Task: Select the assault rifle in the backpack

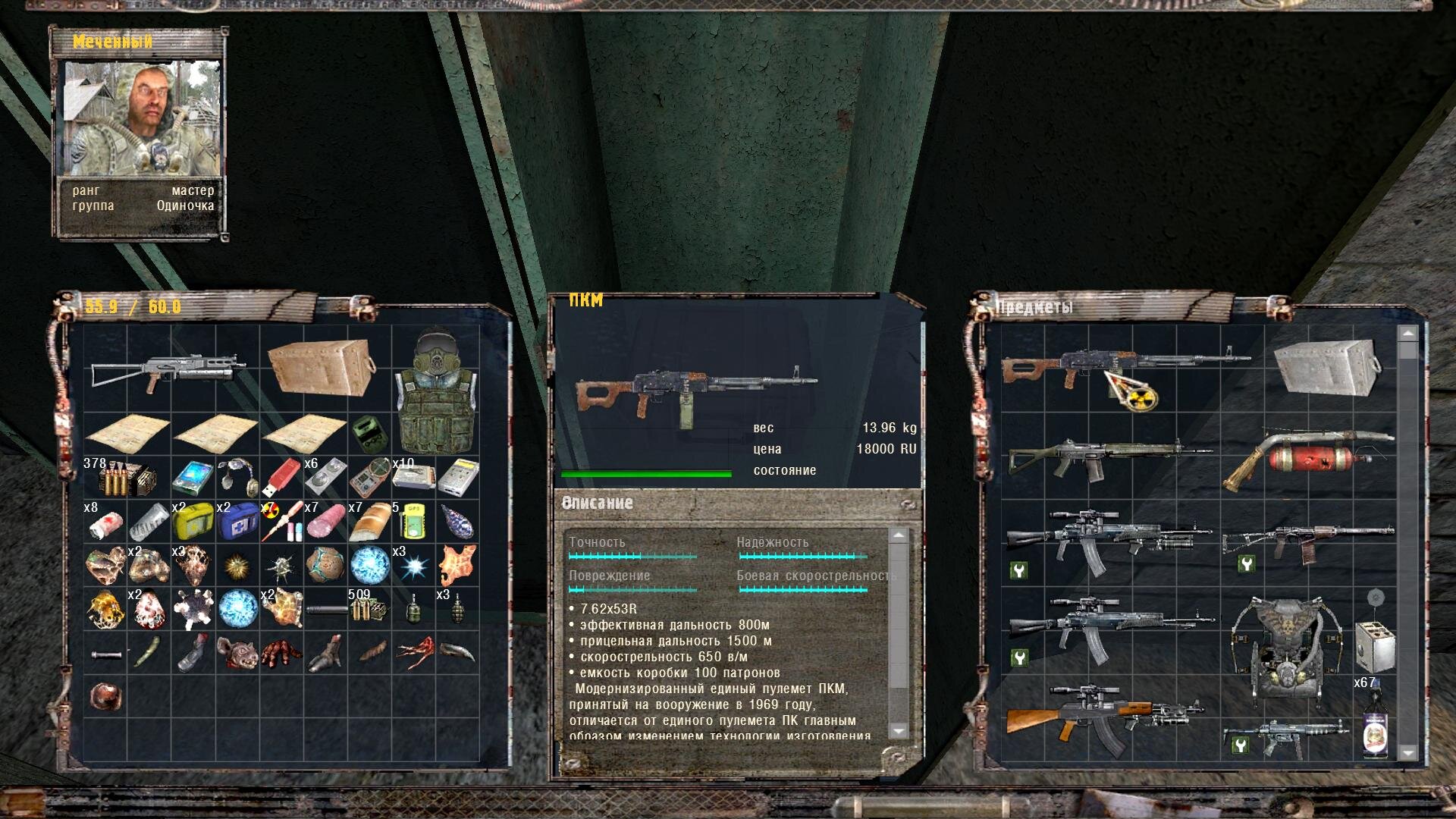Action: point(168,370)
